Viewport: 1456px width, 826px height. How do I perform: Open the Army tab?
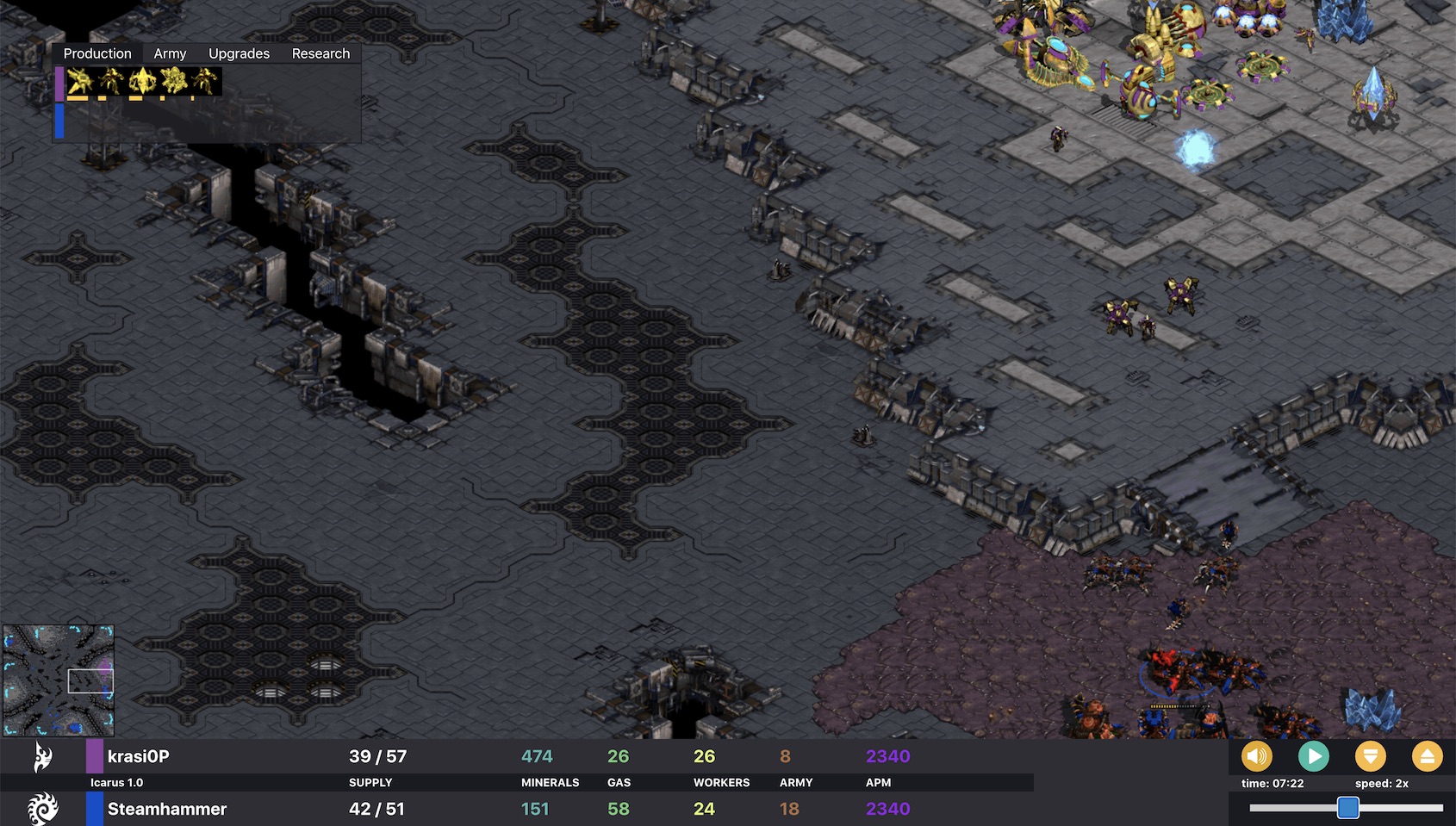coord(170,53)
